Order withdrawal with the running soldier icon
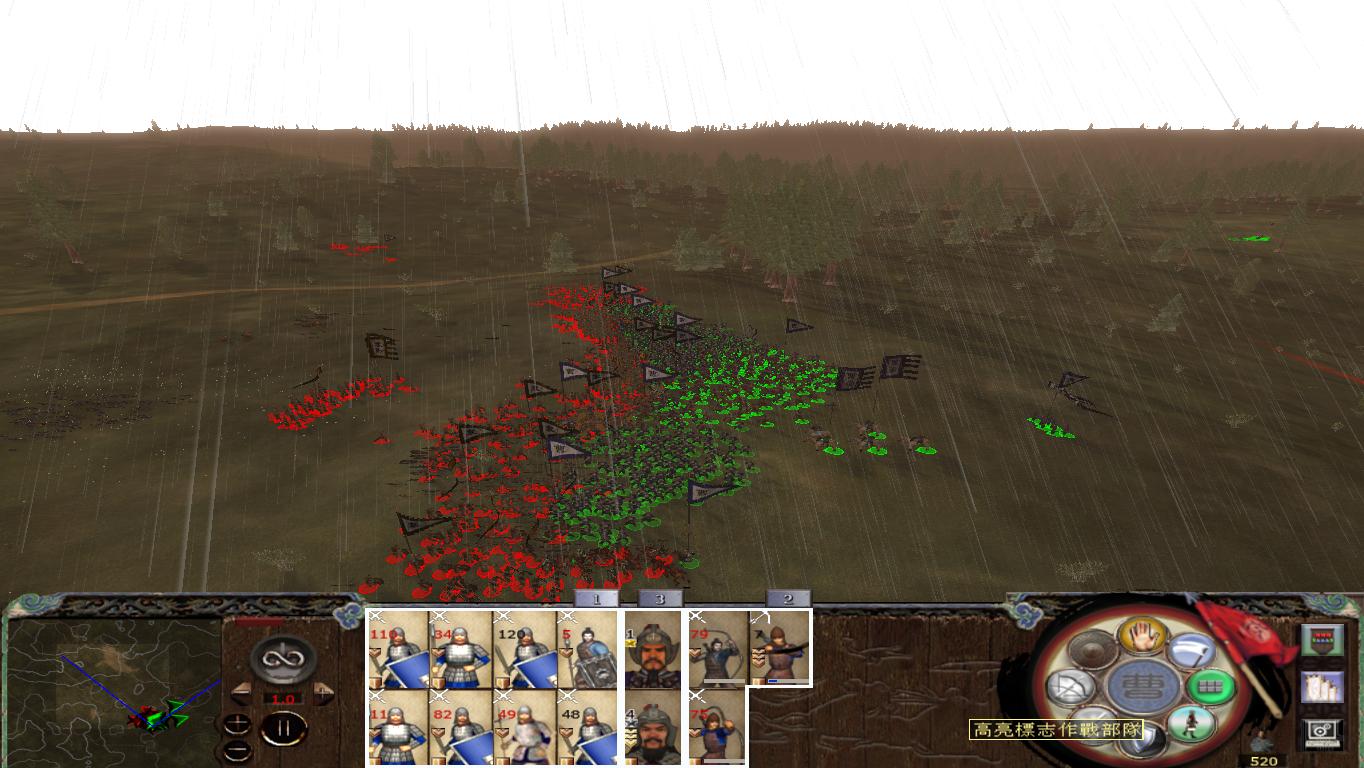Screen dimensions: 1364x768 point(1192,725)
